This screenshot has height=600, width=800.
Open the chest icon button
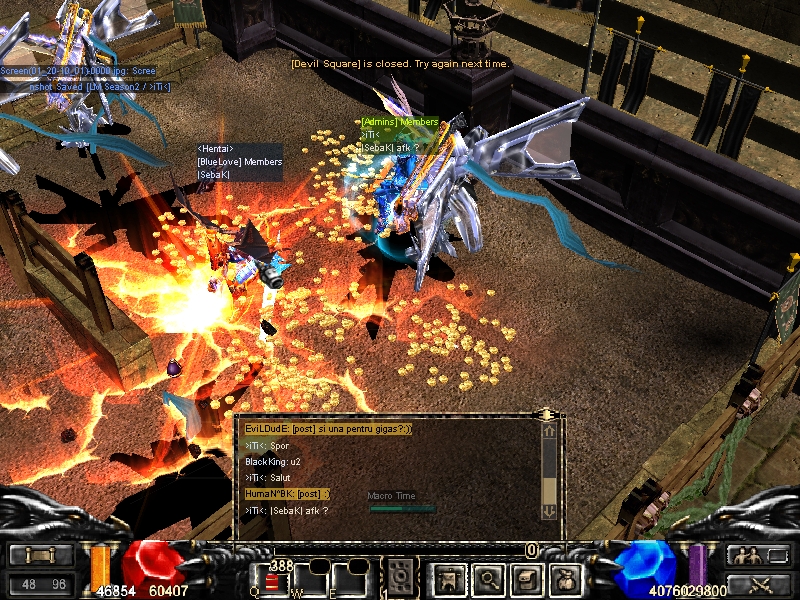tap(529, 578)
